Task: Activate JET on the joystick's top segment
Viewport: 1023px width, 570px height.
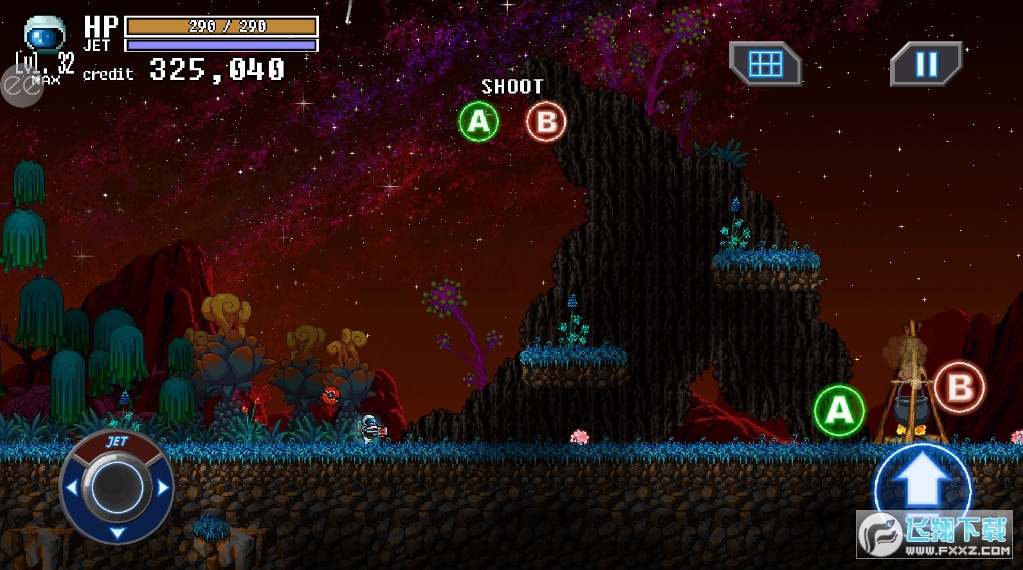Action: point(117,441)
